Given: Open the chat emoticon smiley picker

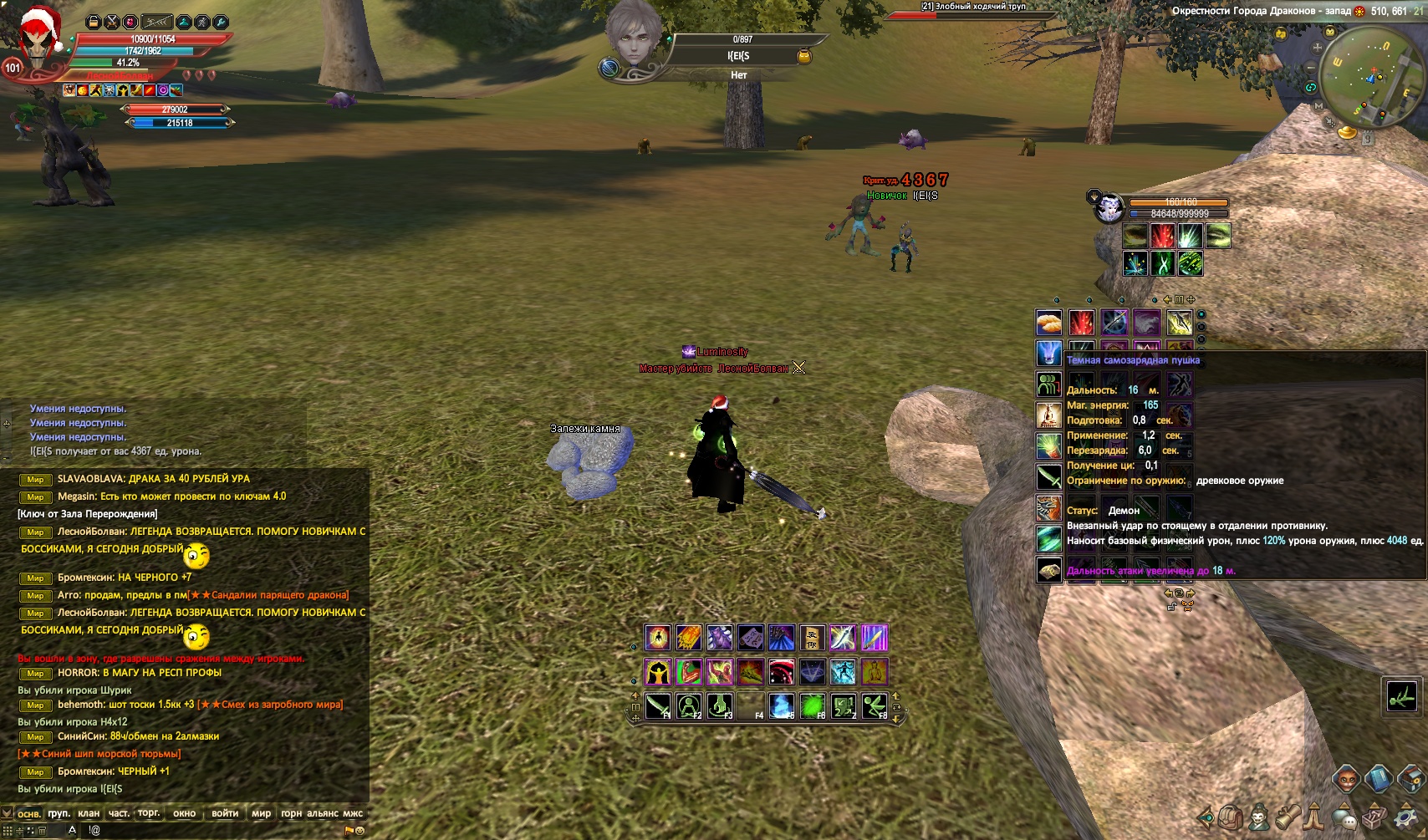Looking at the screenshot, I should coord(360,831).
